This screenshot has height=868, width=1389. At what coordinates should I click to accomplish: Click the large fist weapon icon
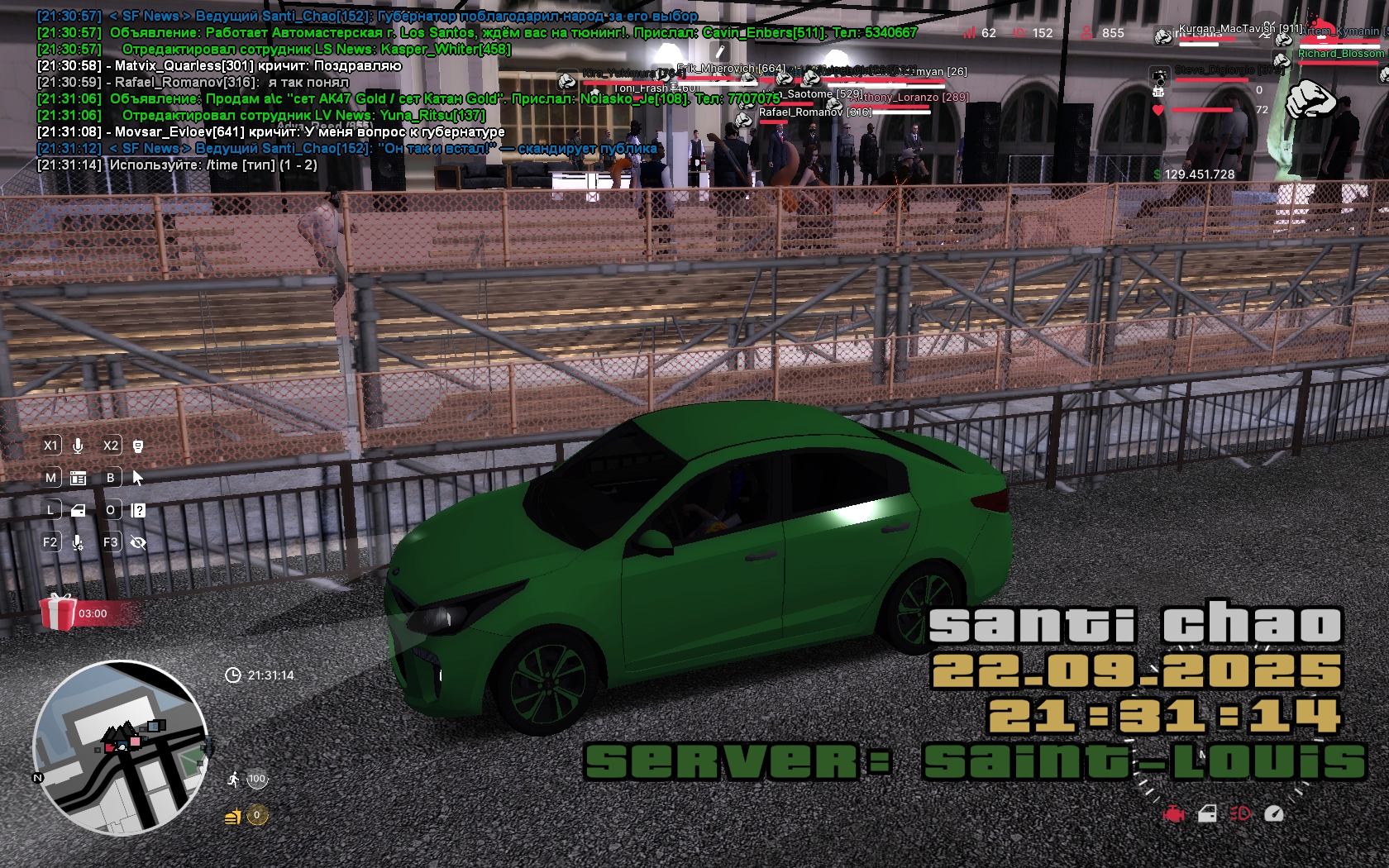pyautogui.click(x=1312, y=99)
